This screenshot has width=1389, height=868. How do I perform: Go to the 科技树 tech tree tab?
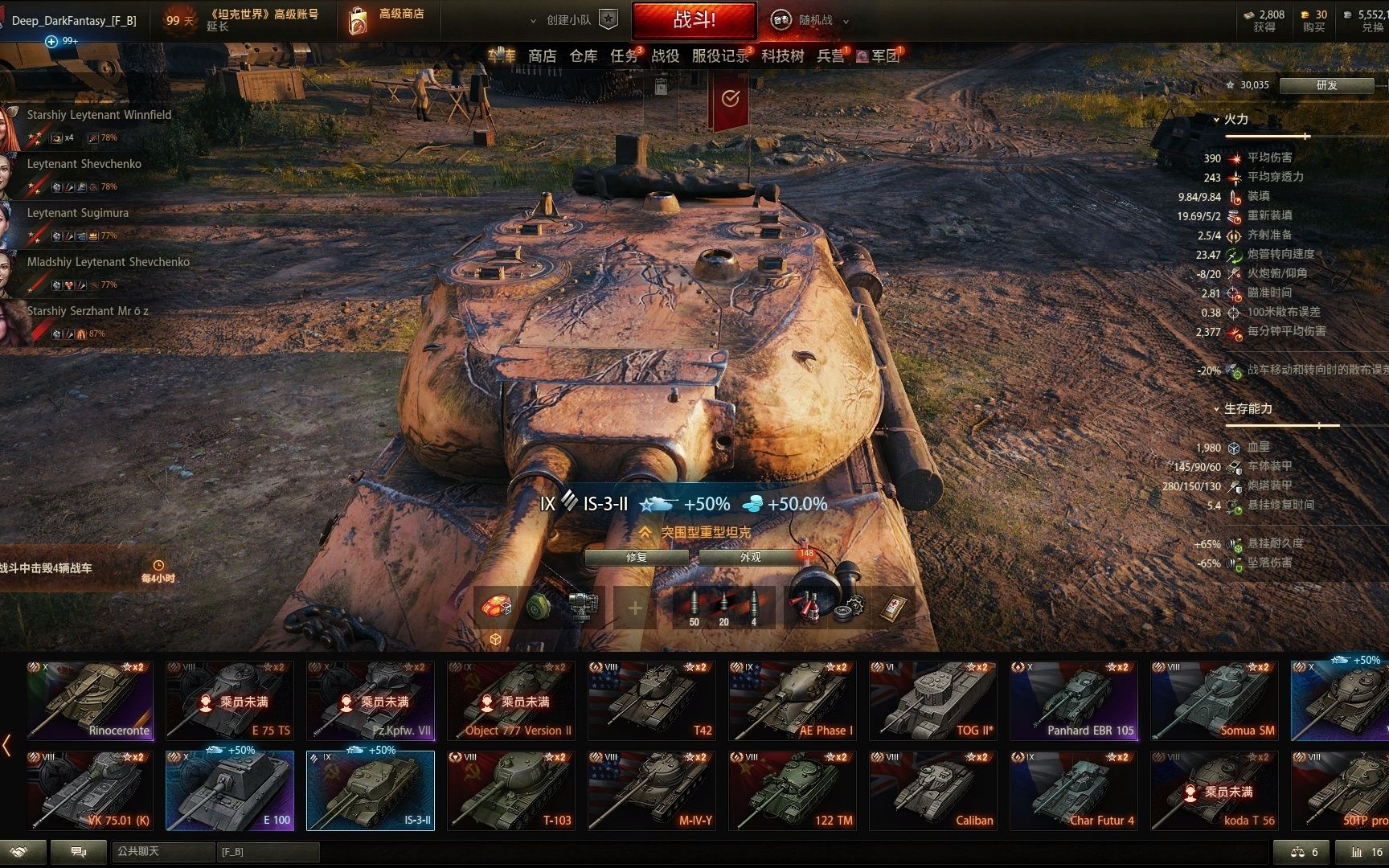coord(782,55)
